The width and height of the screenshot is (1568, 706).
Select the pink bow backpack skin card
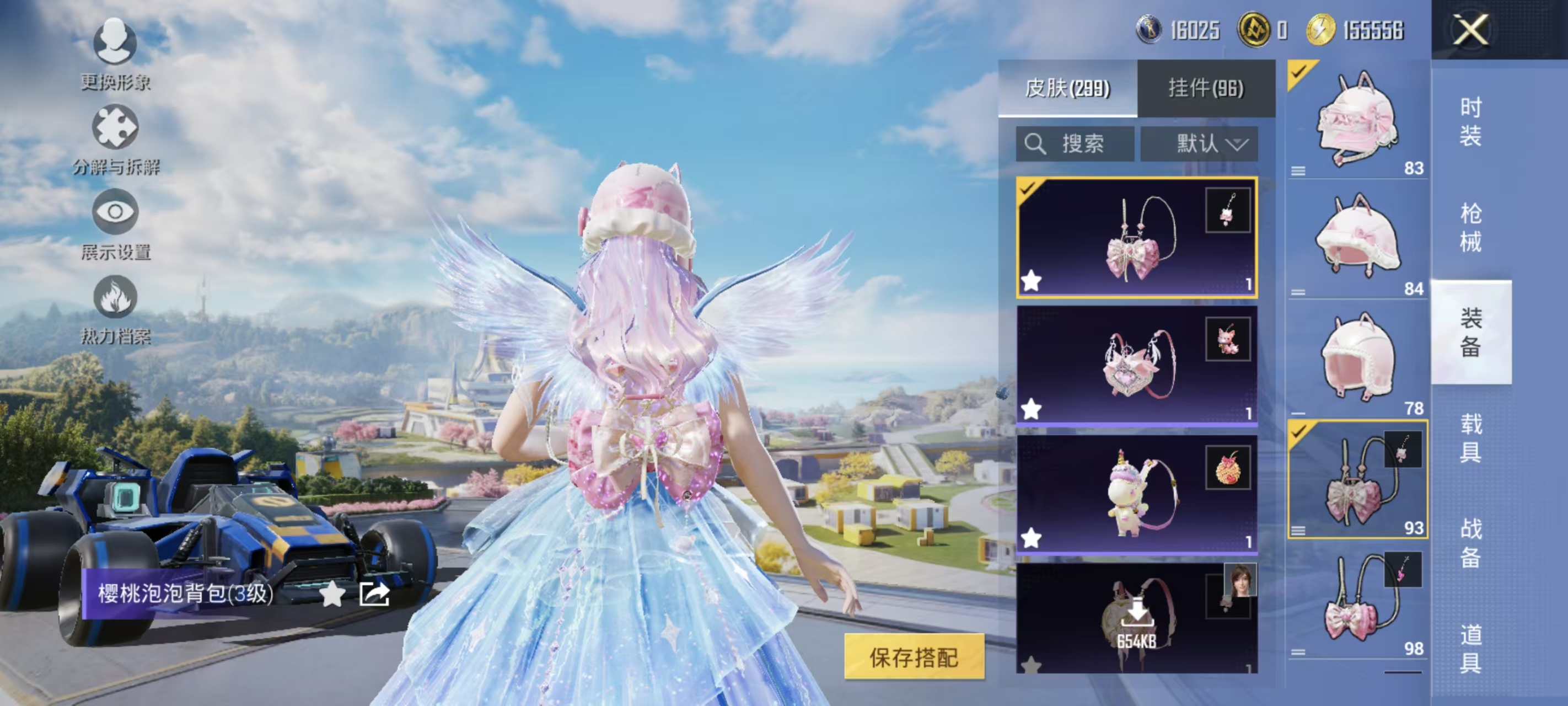tap(1136, 238)
